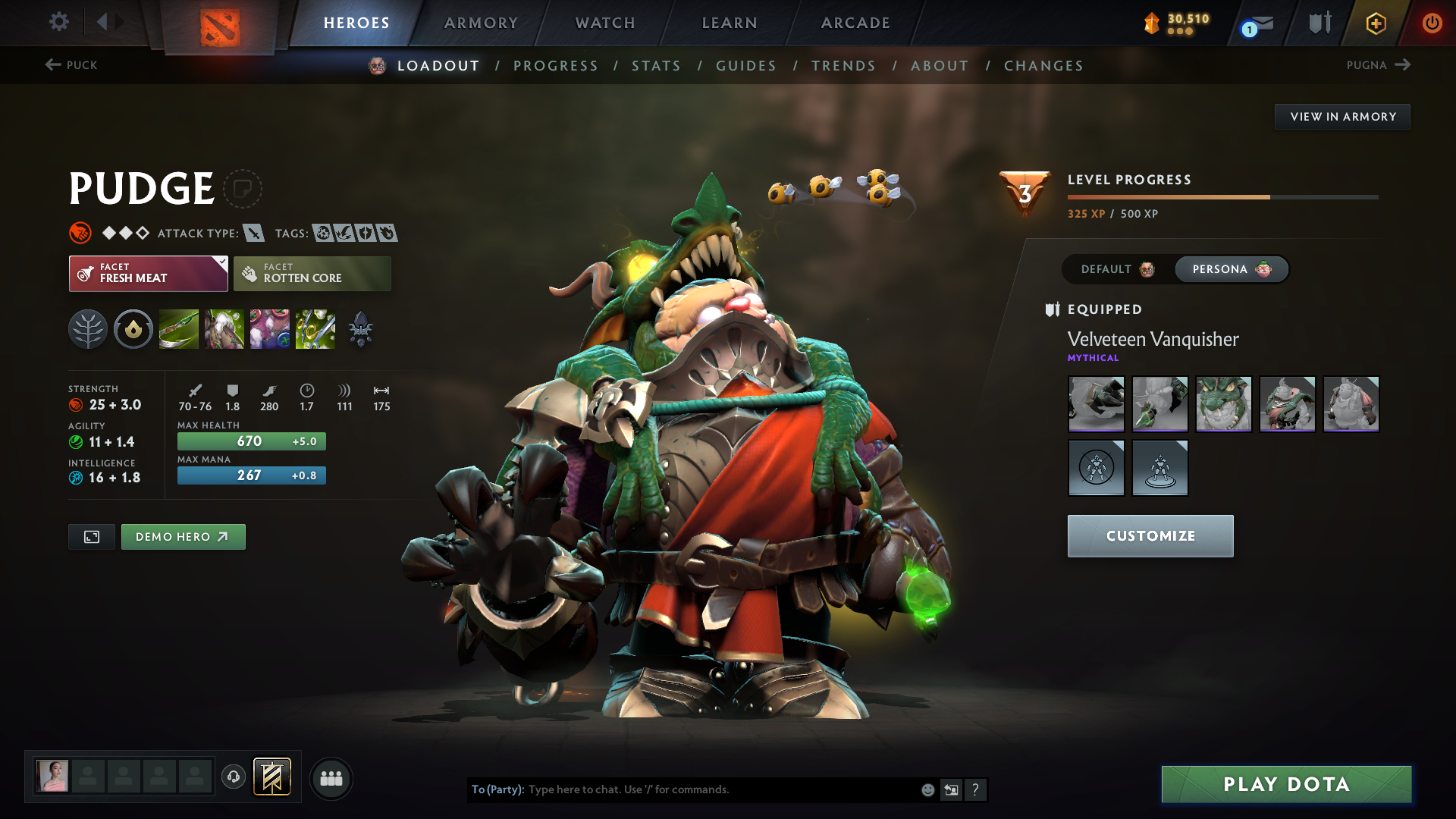This screenshot has width=1456, height=819.
Task: Select the Velveteen Vanquisher dragon head thumbnail
Action: 1223,404
